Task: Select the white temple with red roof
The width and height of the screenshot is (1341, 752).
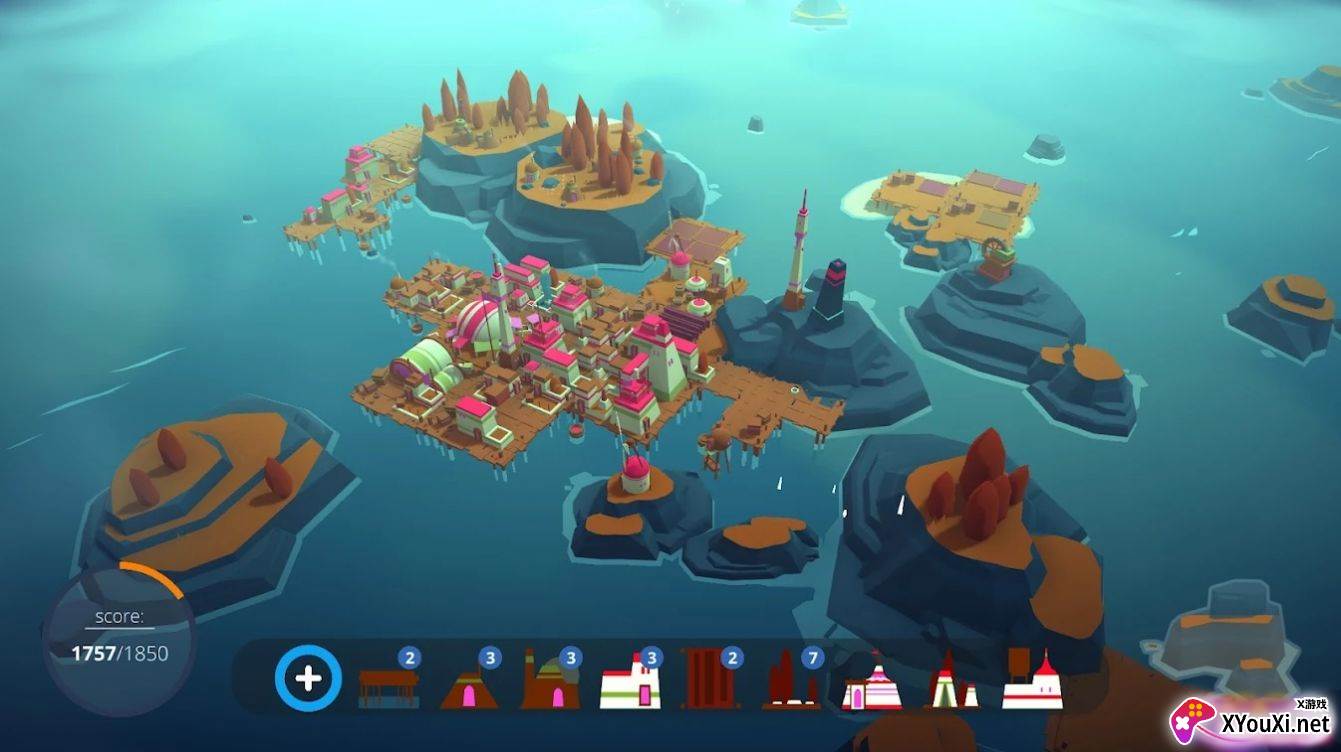Action: click(x=1033, y=682)
